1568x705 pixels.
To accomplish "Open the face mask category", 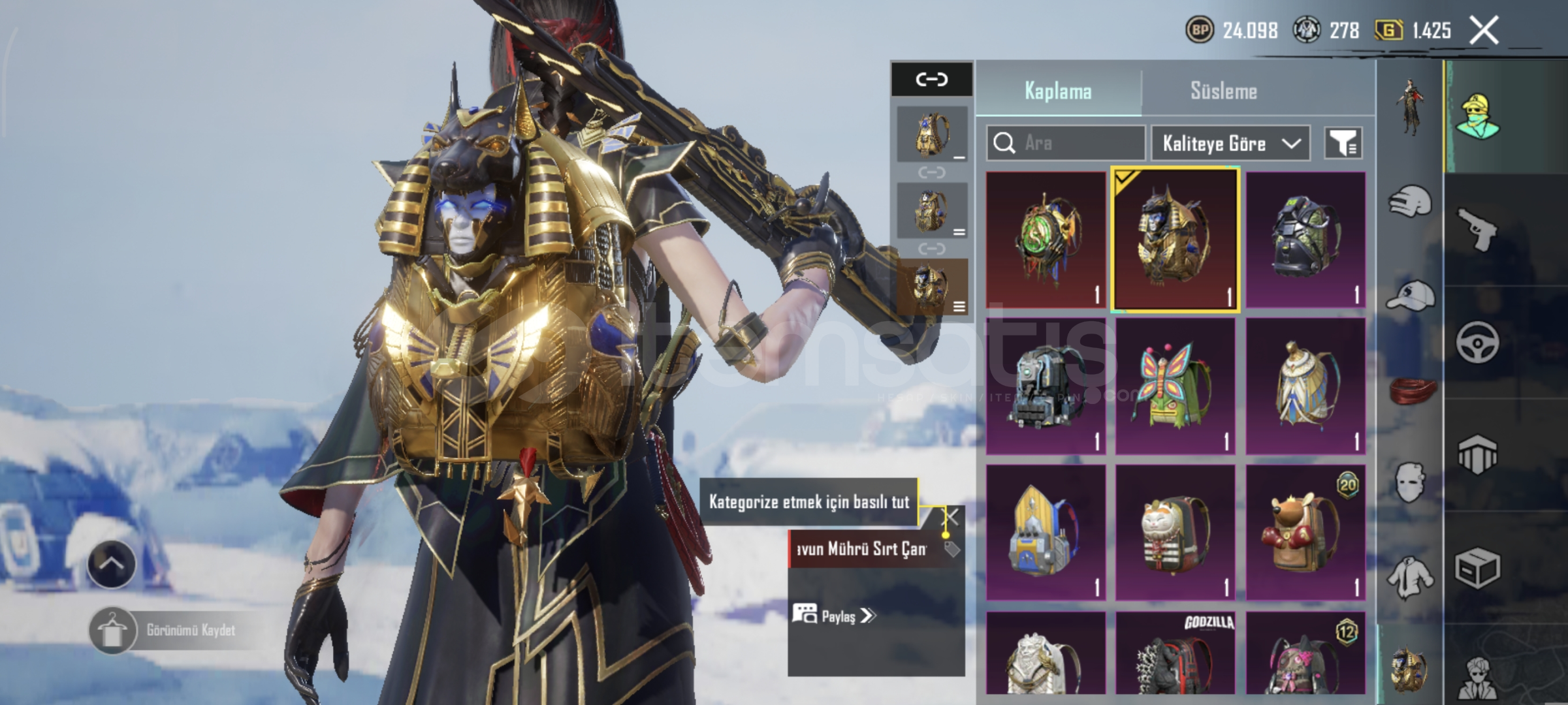I will point(1409,482).
